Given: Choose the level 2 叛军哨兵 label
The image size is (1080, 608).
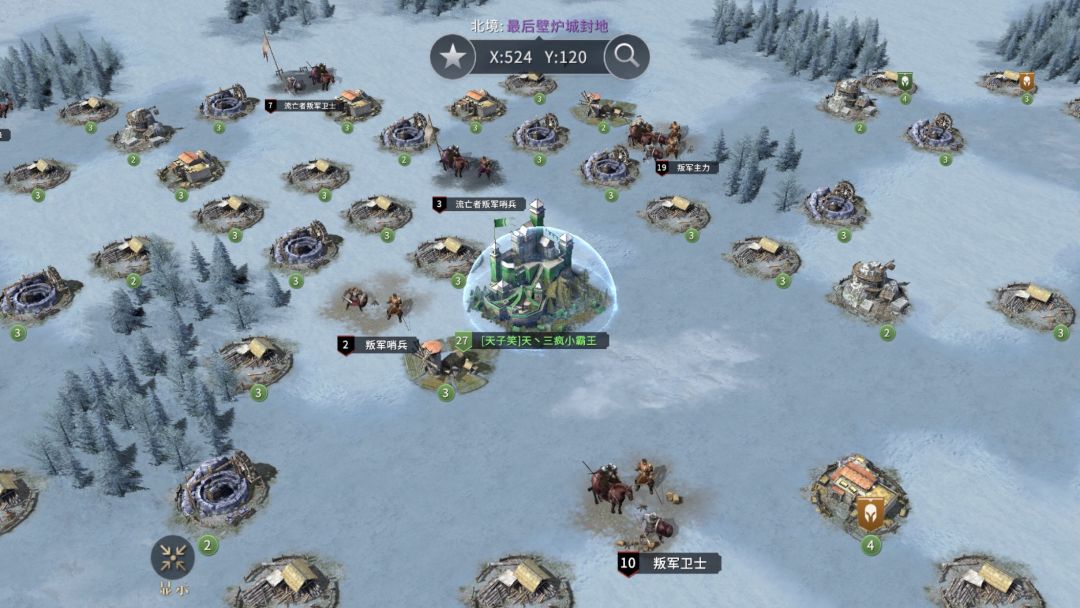Looking at the screenshot, I should [x=379, y=345].
